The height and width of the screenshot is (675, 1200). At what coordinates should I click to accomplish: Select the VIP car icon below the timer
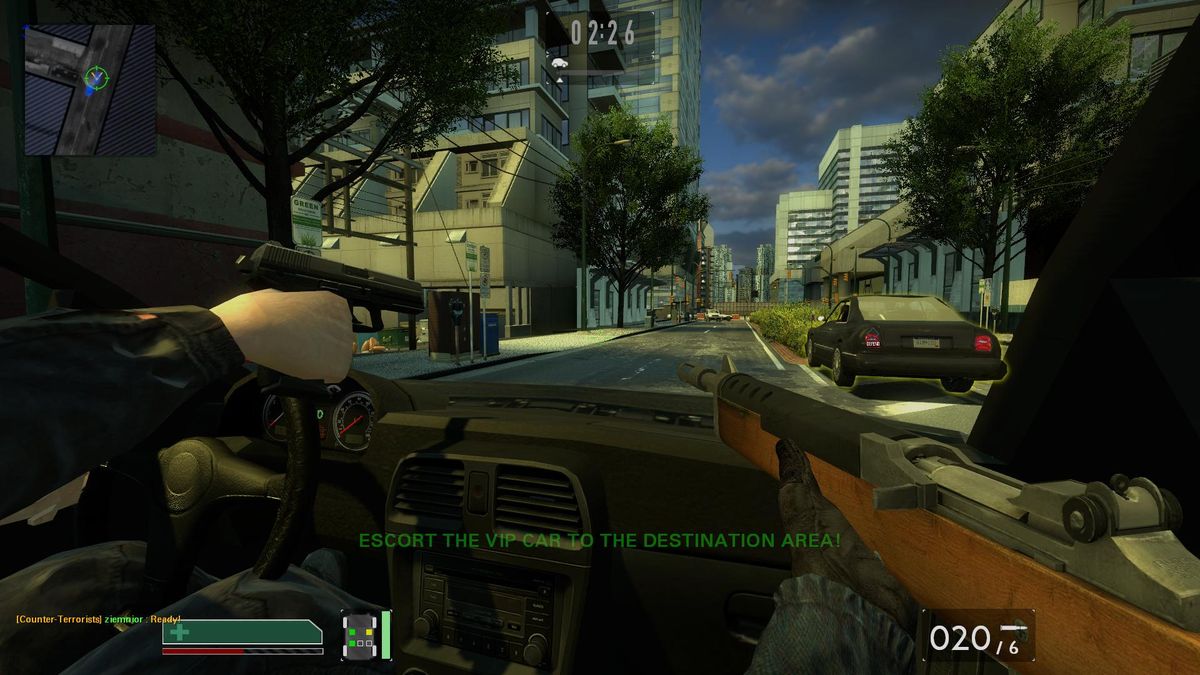[x=559, y=62]
